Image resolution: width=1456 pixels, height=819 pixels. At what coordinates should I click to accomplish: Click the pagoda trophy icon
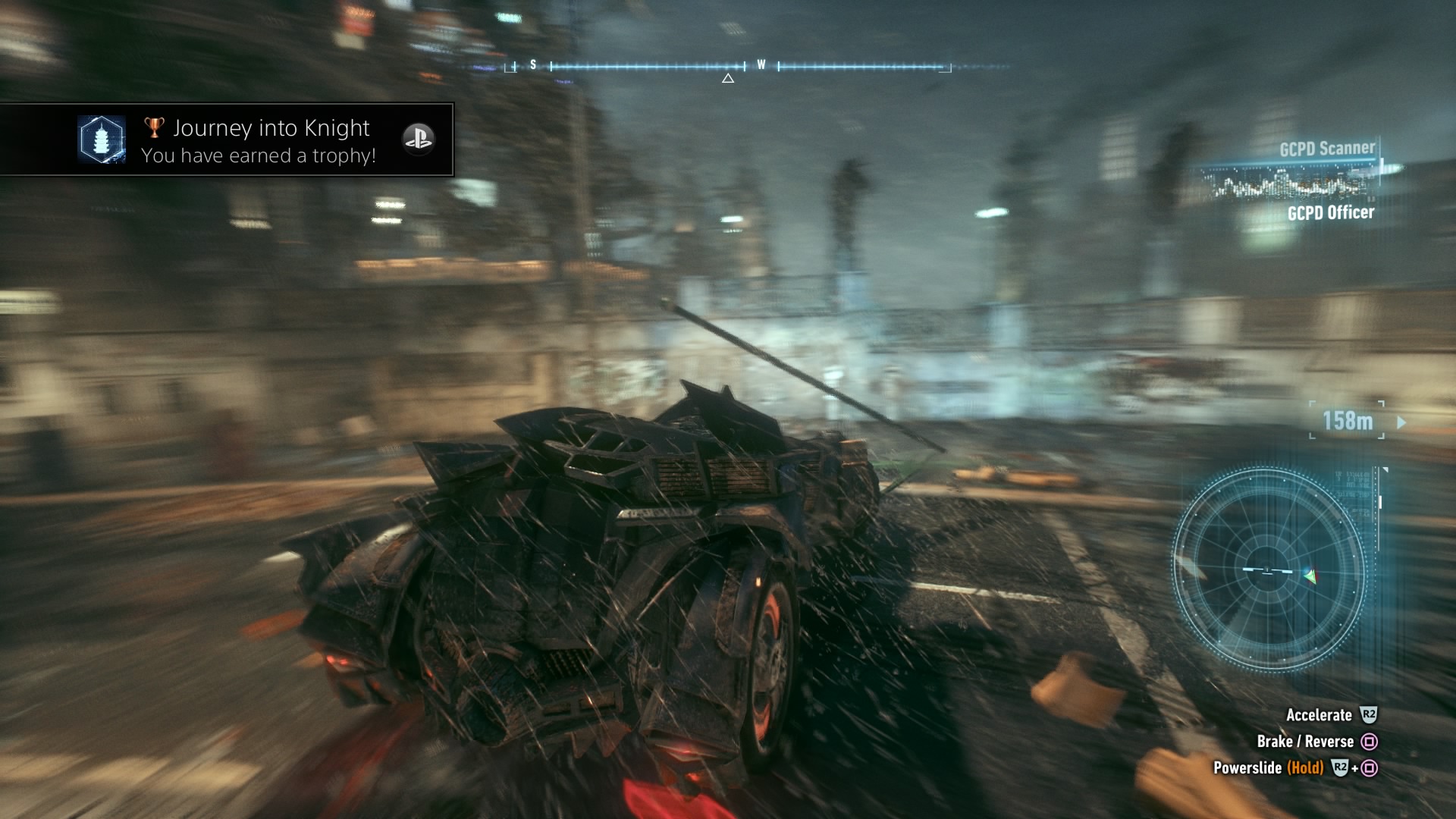click(x=102, y=140)
